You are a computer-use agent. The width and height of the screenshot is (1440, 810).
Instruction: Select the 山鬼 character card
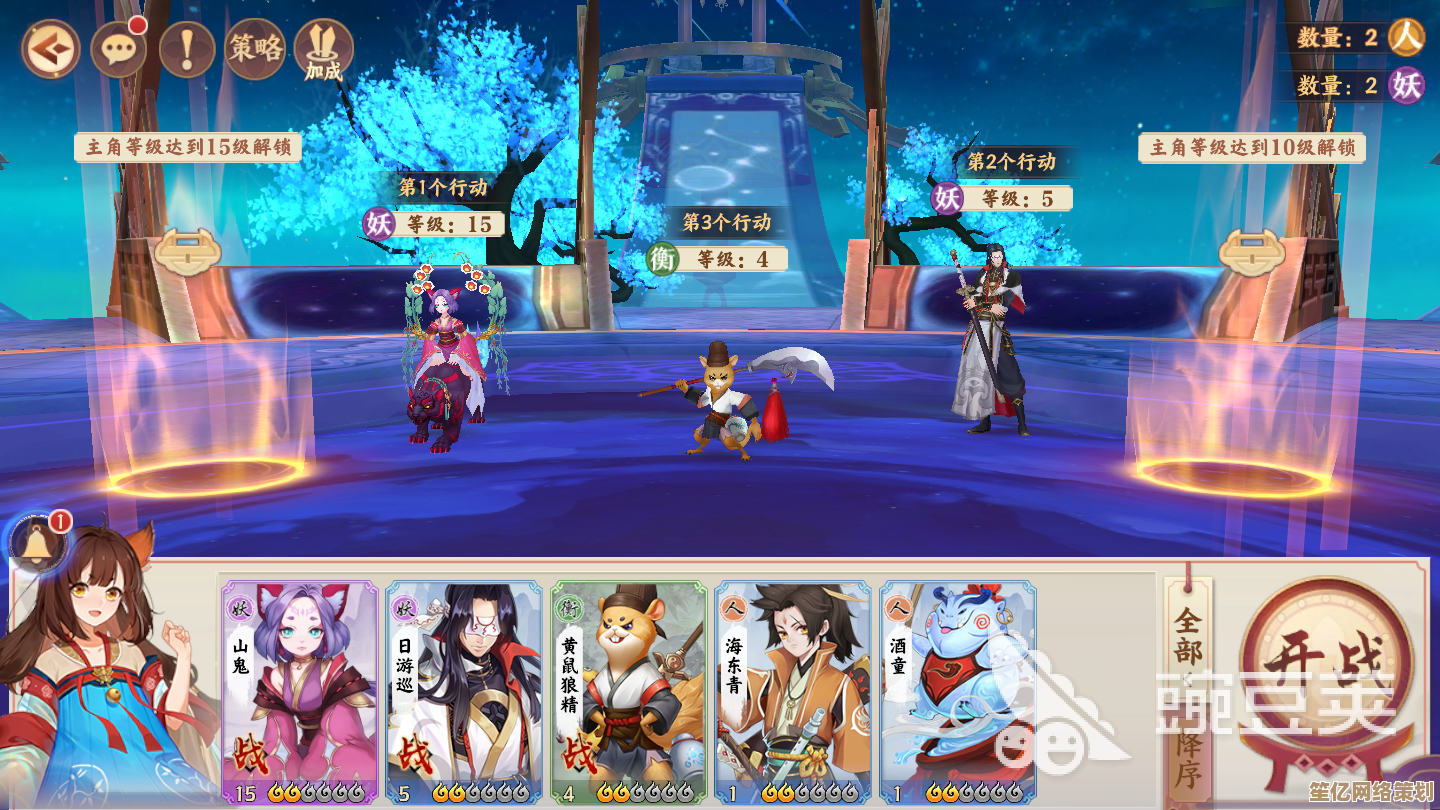(299, 692)
